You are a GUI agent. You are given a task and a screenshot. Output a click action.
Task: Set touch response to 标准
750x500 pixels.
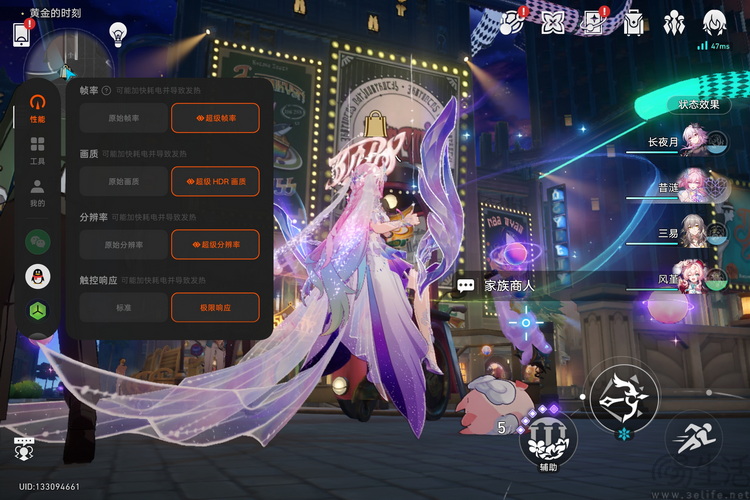point(124,307)
